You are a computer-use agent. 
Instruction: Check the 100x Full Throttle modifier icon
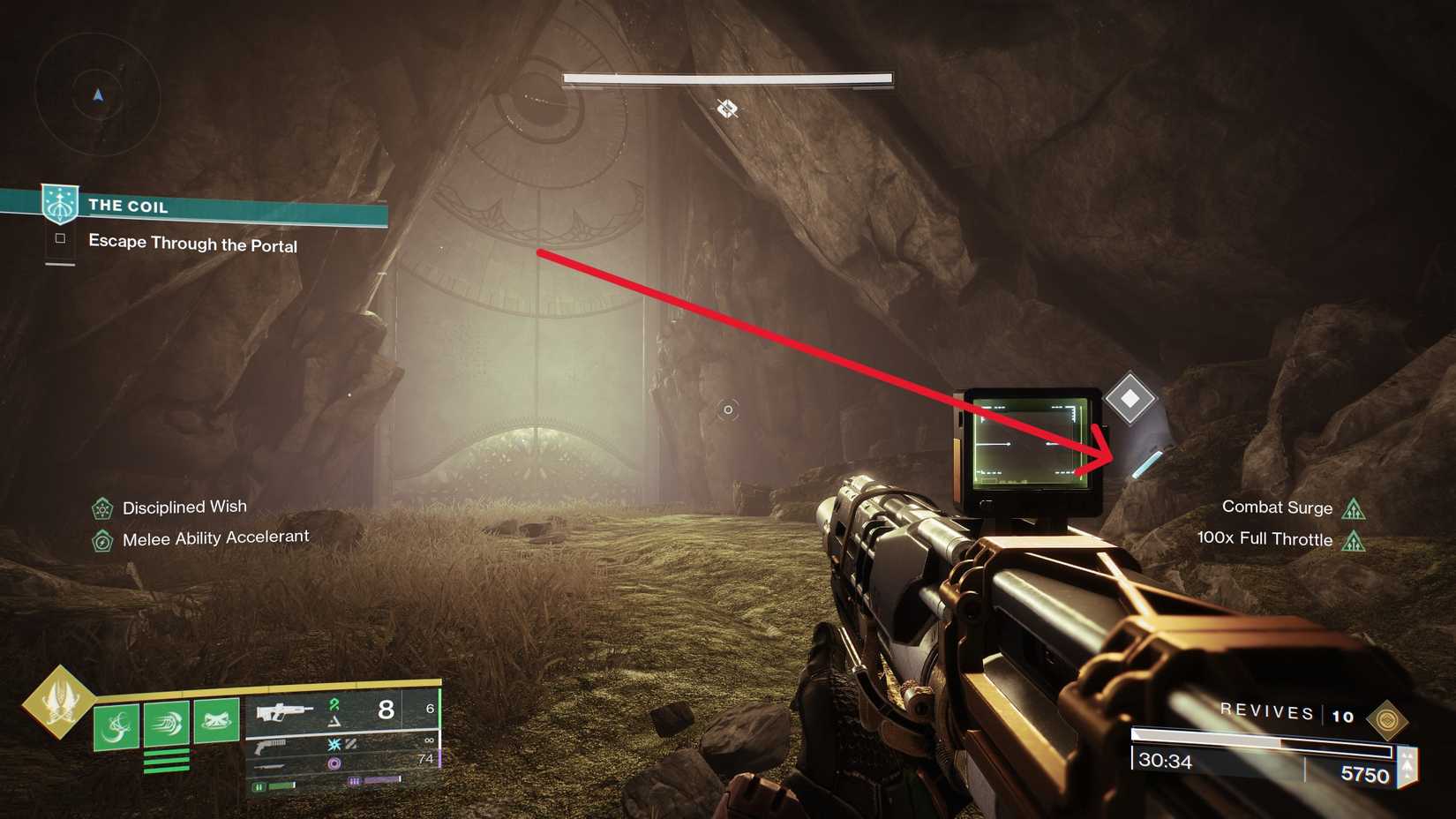[x=1353, y=540]
